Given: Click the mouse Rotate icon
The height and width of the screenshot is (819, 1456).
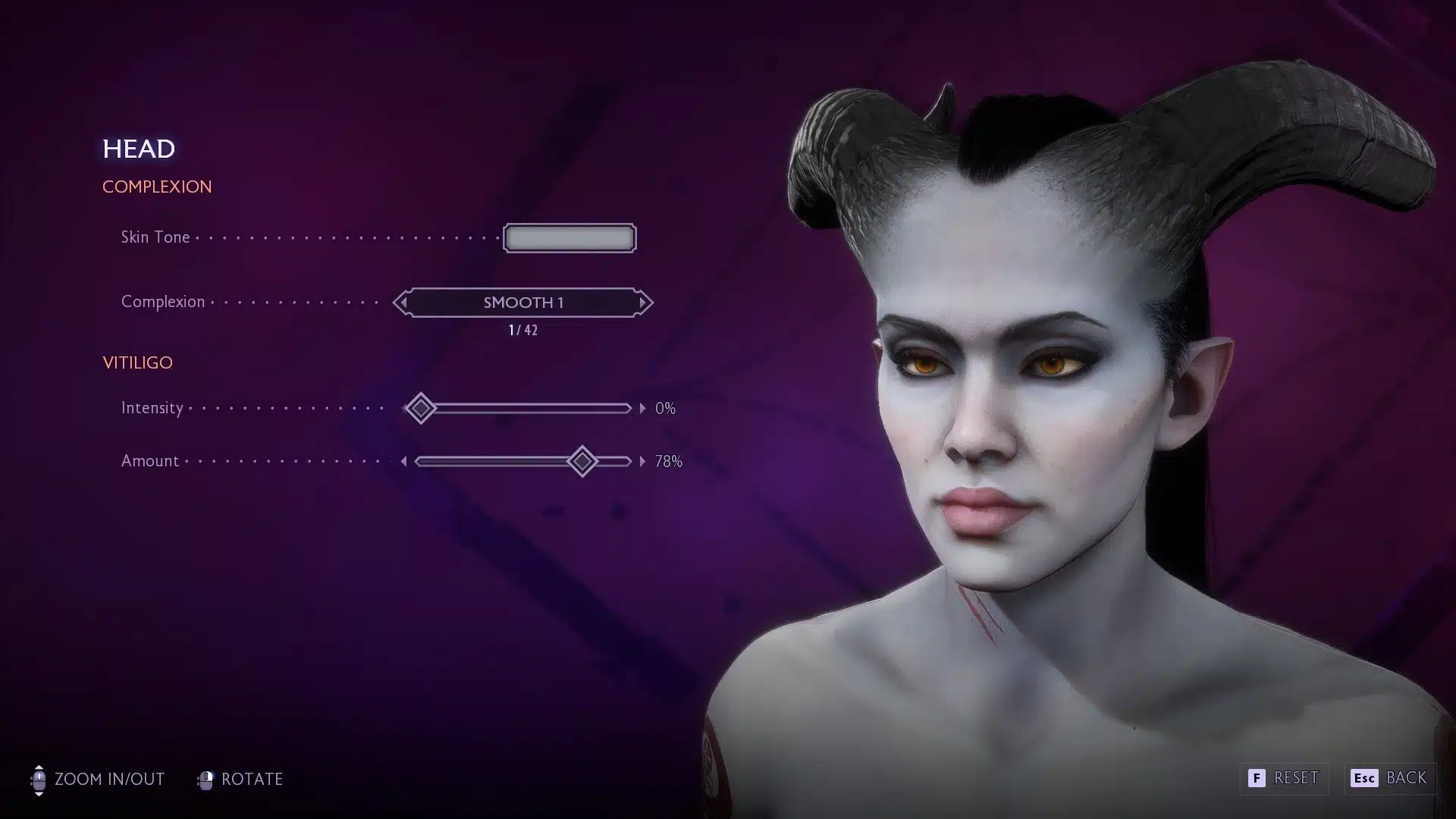Looking at the screenshot, I should (x=206, y=779).
